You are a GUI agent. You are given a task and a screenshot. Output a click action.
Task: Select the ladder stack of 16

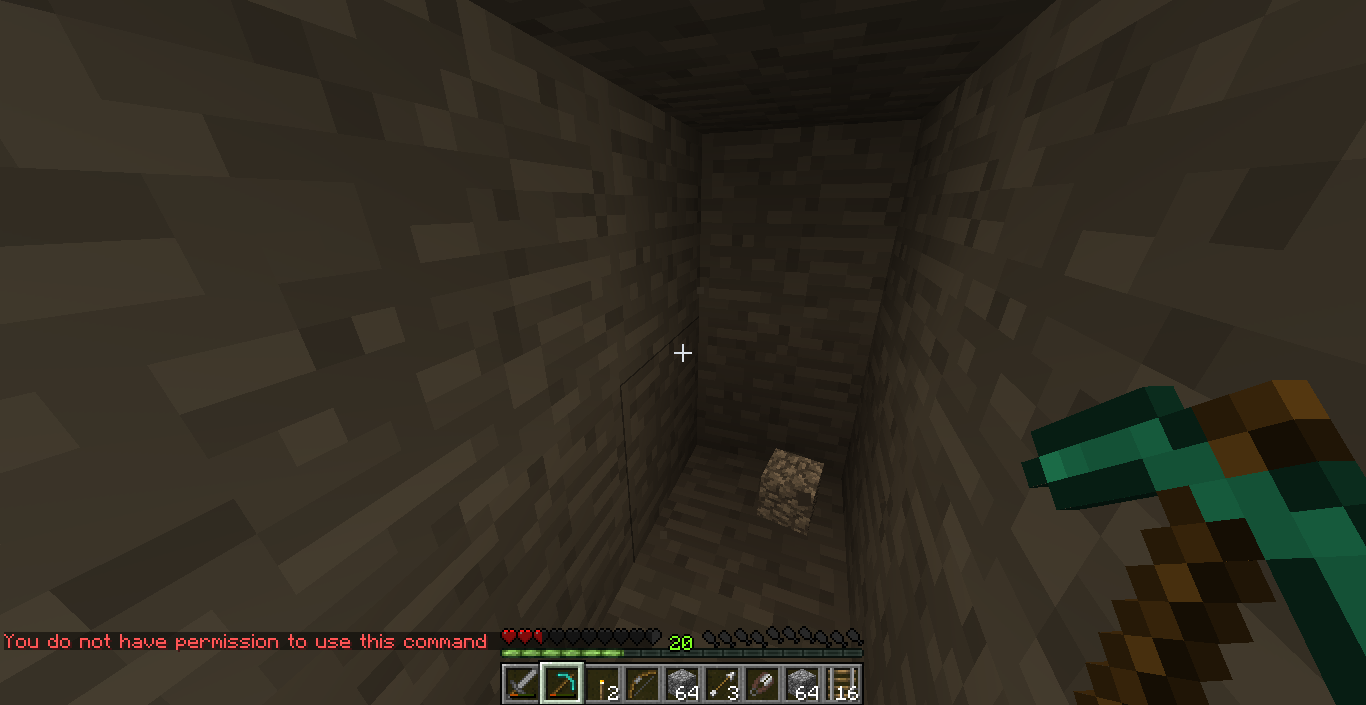pos(844,684)
